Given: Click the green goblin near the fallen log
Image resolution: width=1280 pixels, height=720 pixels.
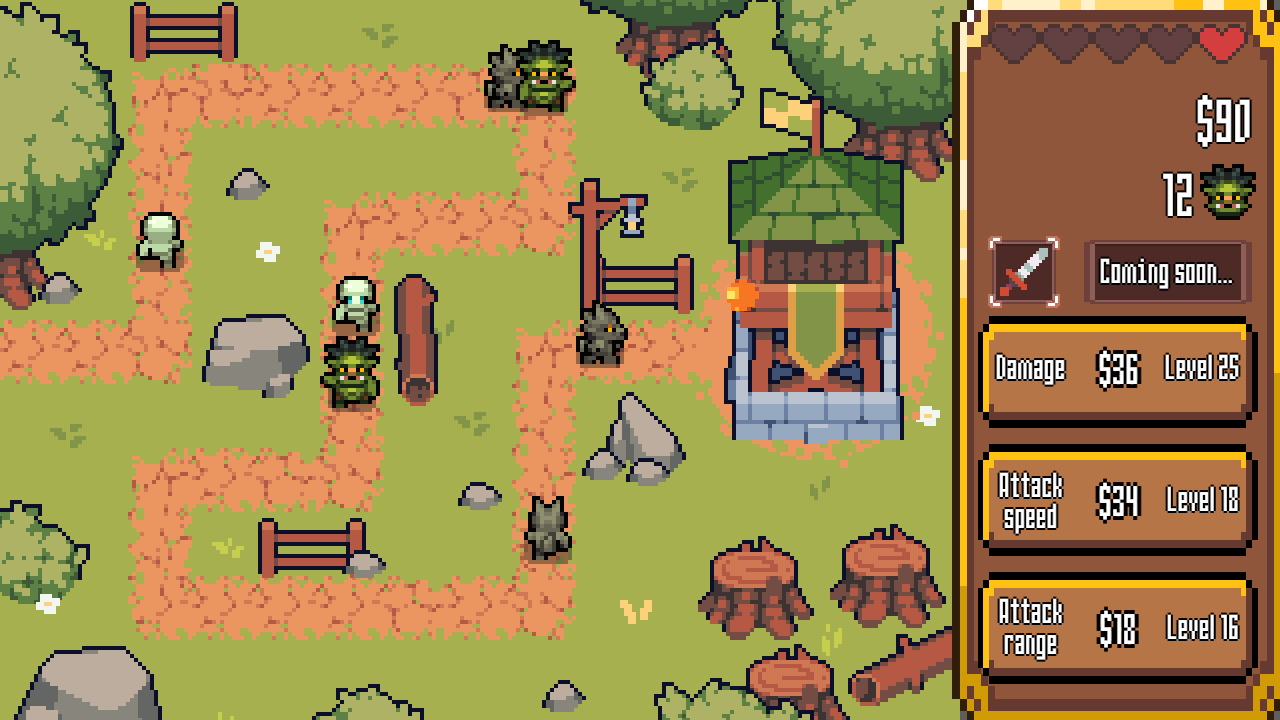Looking at the screenshot, I should point(352,370).
